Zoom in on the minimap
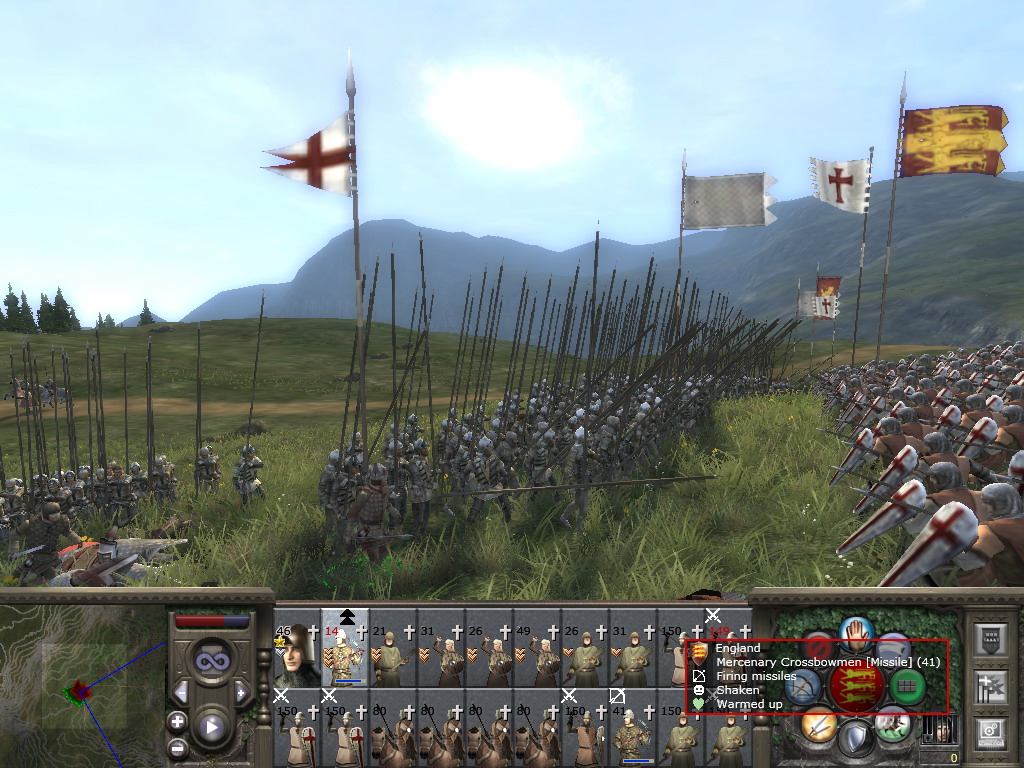 pos(177,721)
